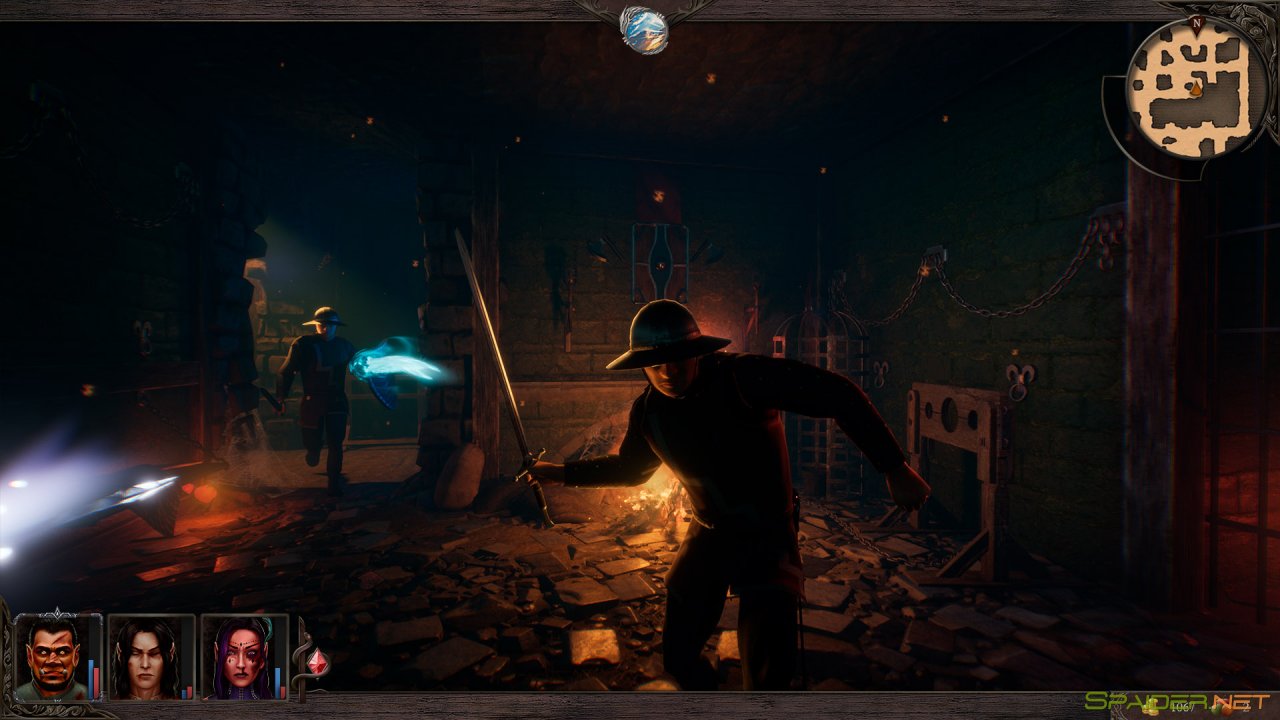The width and height of the screenshot is (1280, 720).
Task: Click the orange player arrow on the minimap
Action: (1197, 88)
